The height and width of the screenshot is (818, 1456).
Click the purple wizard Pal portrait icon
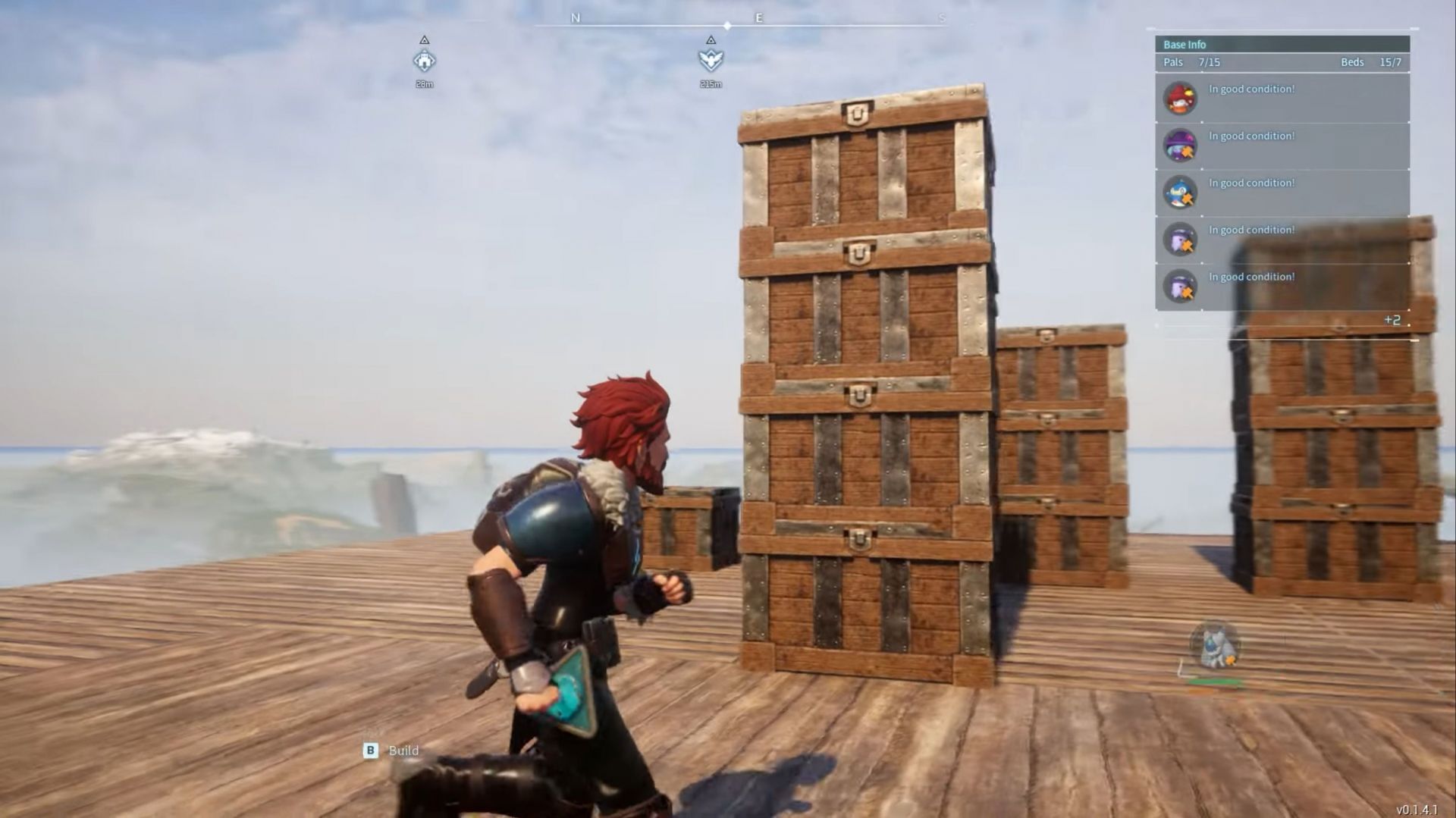tap(1180, 145)
